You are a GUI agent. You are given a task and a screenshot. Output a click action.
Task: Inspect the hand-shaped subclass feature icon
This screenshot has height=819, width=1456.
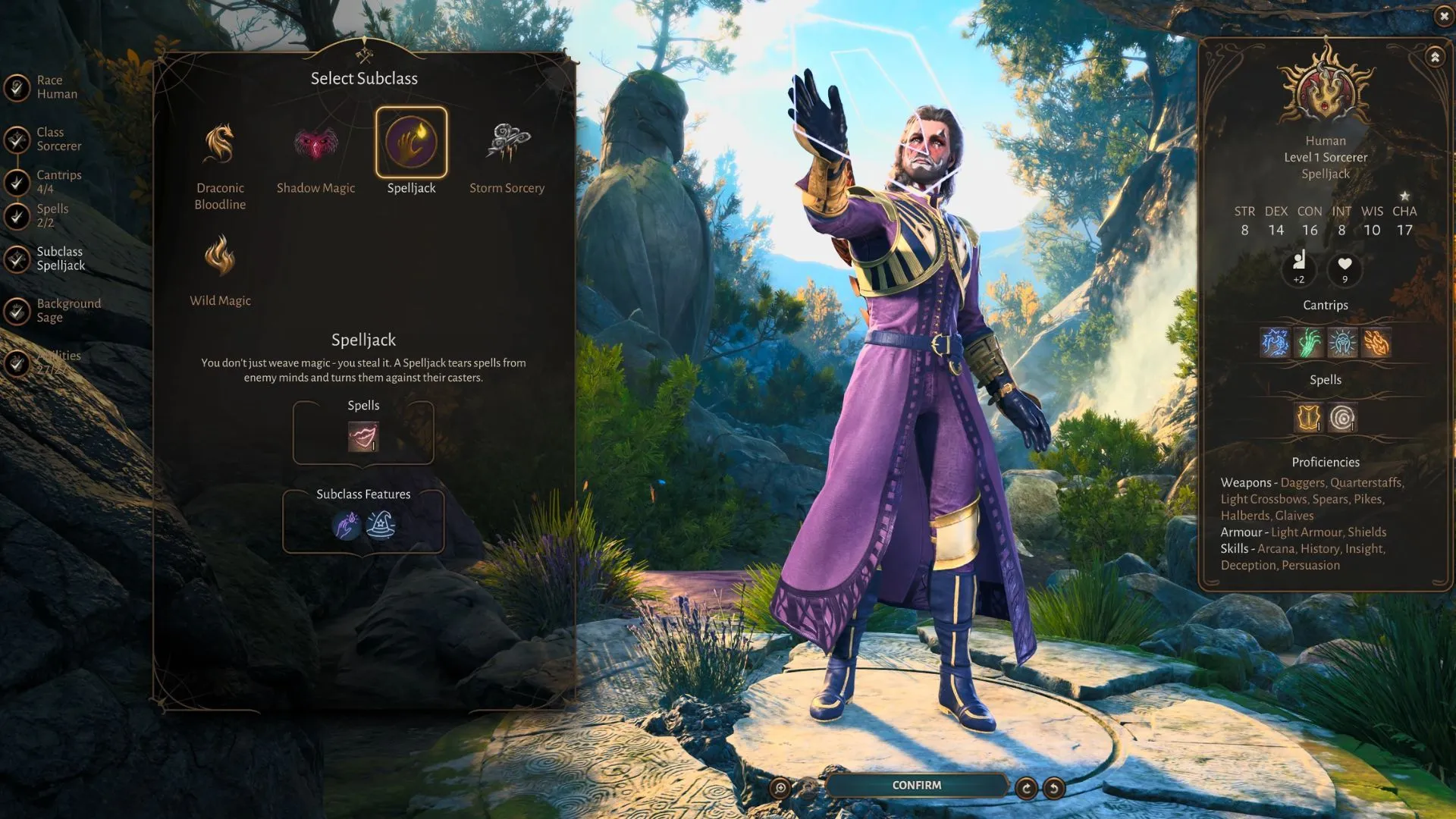[x=347, y=525]
